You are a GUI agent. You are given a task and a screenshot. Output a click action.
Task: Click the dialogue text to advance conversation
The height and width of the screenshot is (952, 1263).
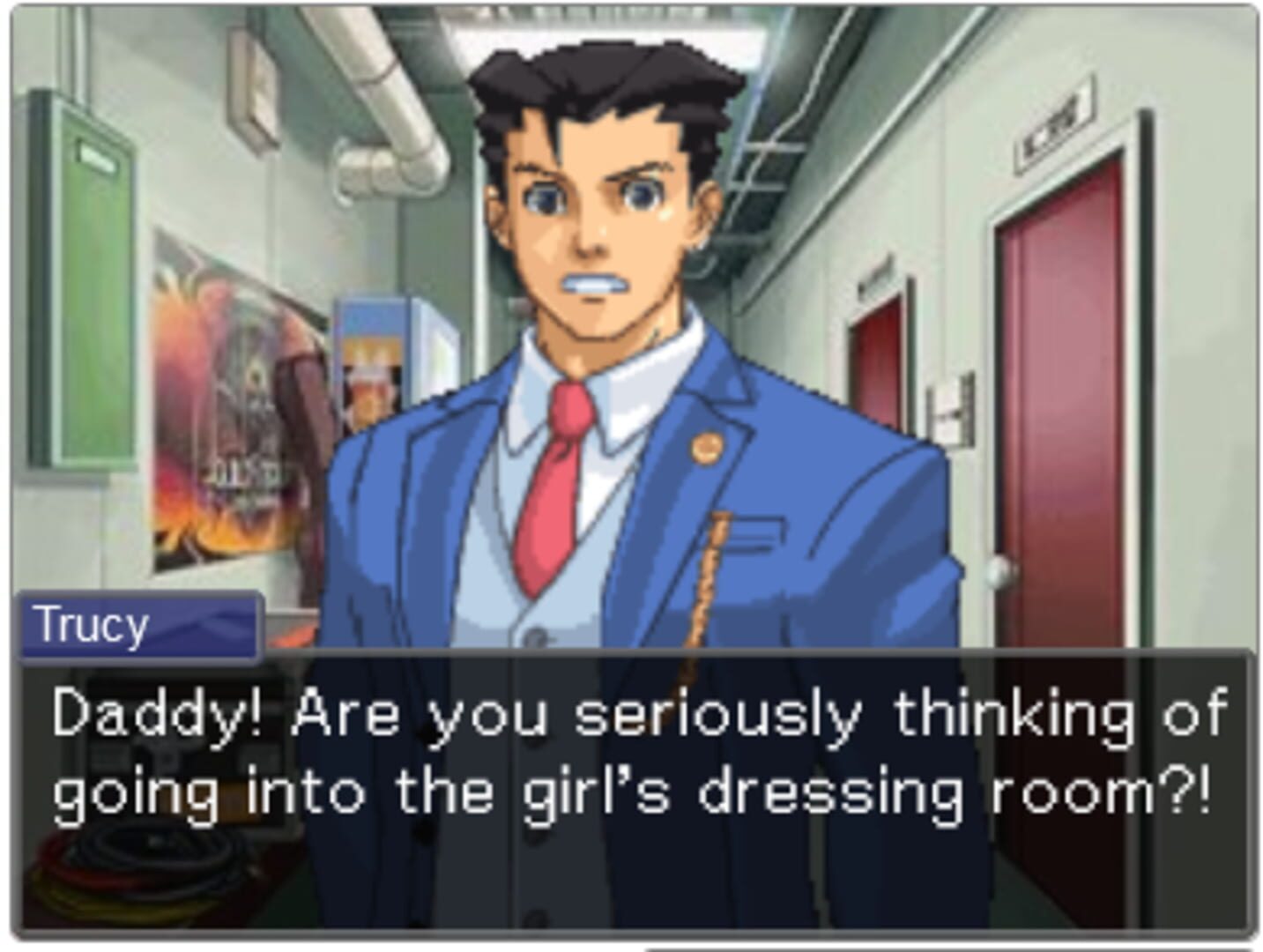[x=630, y=758]
